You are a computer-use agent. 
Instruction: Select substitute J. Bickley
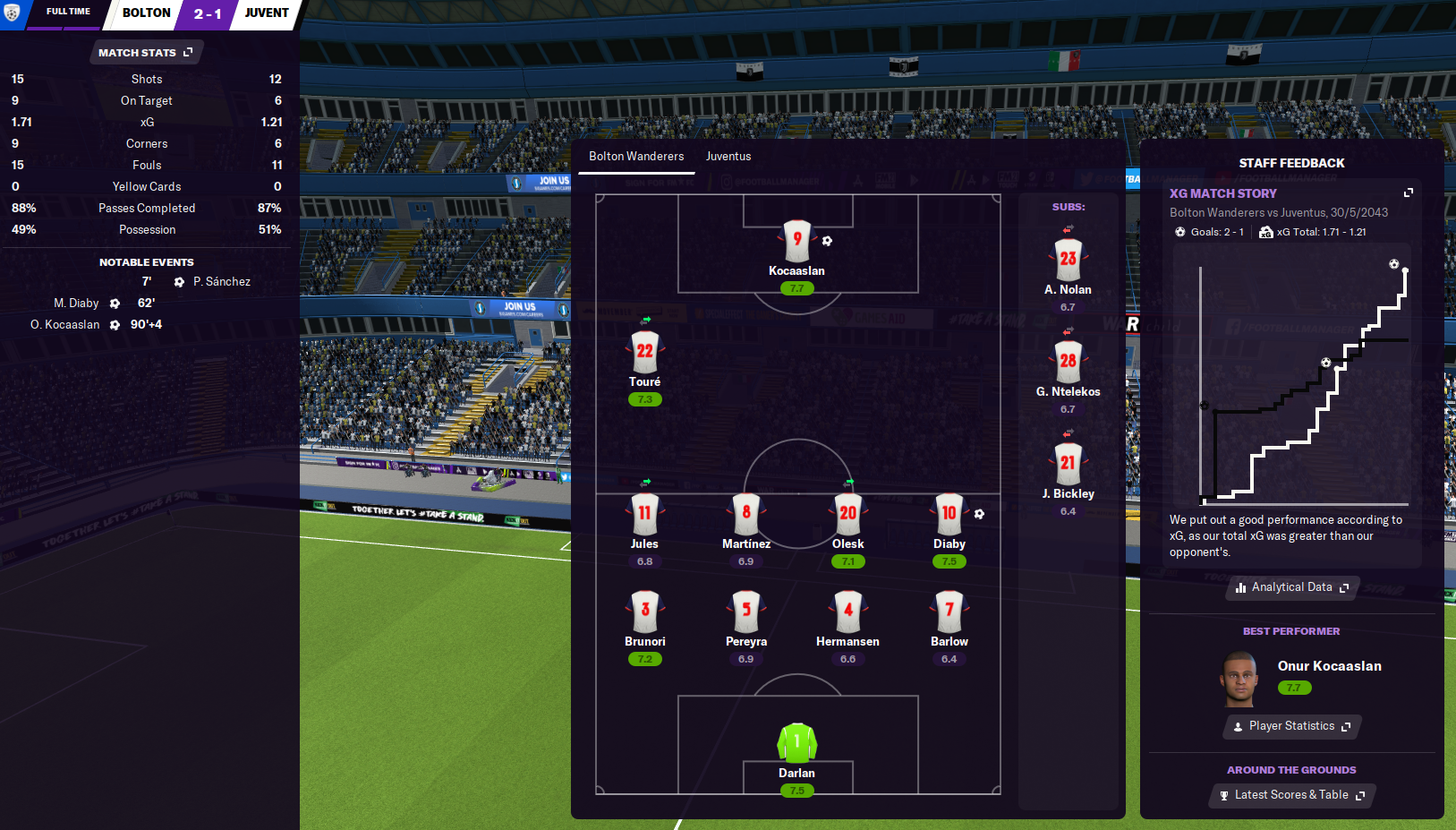(x=1068, y=464)
